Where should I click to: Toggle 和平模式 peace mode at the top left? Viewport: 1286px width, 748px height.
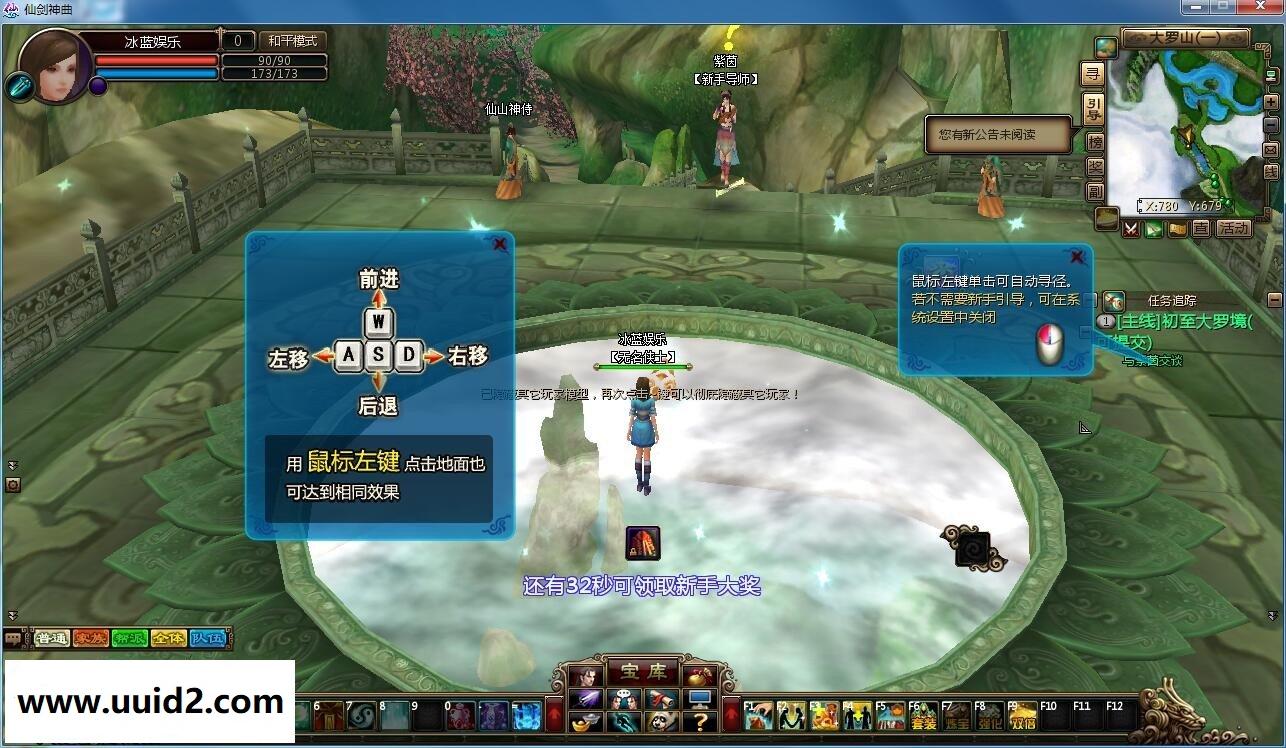coord(291,41)
